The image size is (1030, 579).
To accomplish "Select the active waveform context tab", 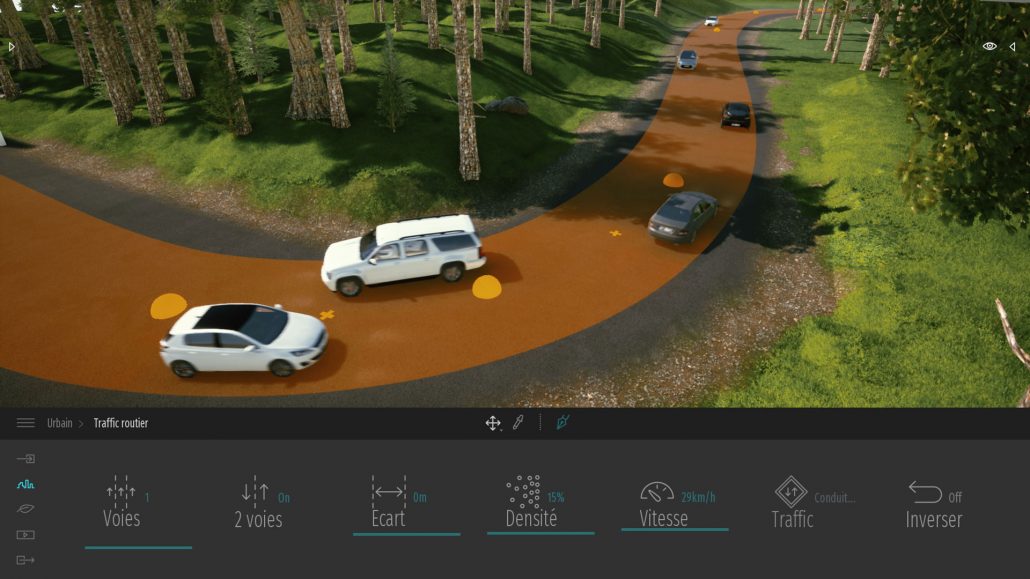I will [26, 484].
